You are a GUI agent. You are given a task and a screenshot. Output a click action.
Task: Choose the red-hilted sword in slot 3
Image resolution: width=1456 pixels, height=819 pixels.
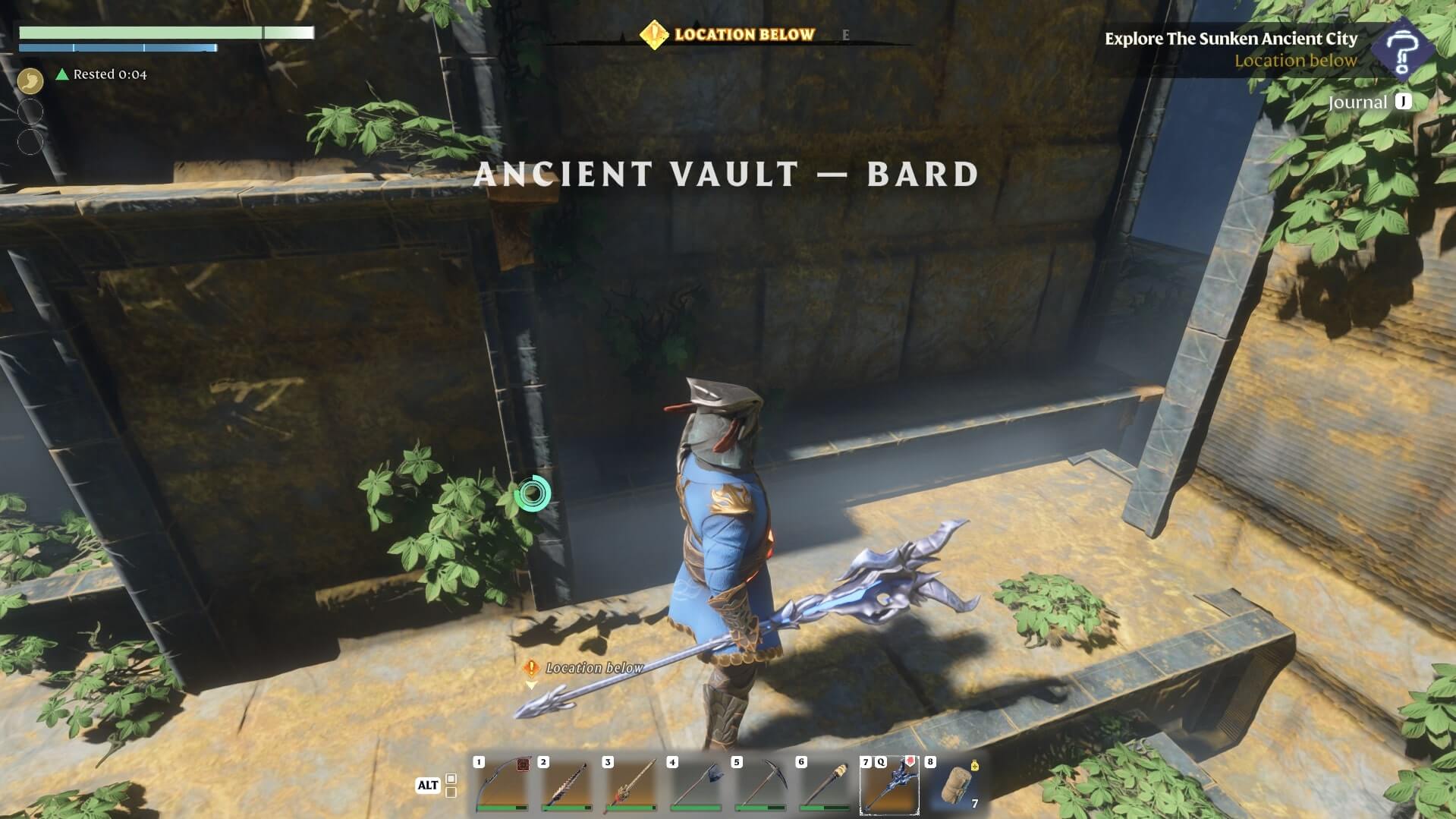pyautogui.click(x=631, y=785)
